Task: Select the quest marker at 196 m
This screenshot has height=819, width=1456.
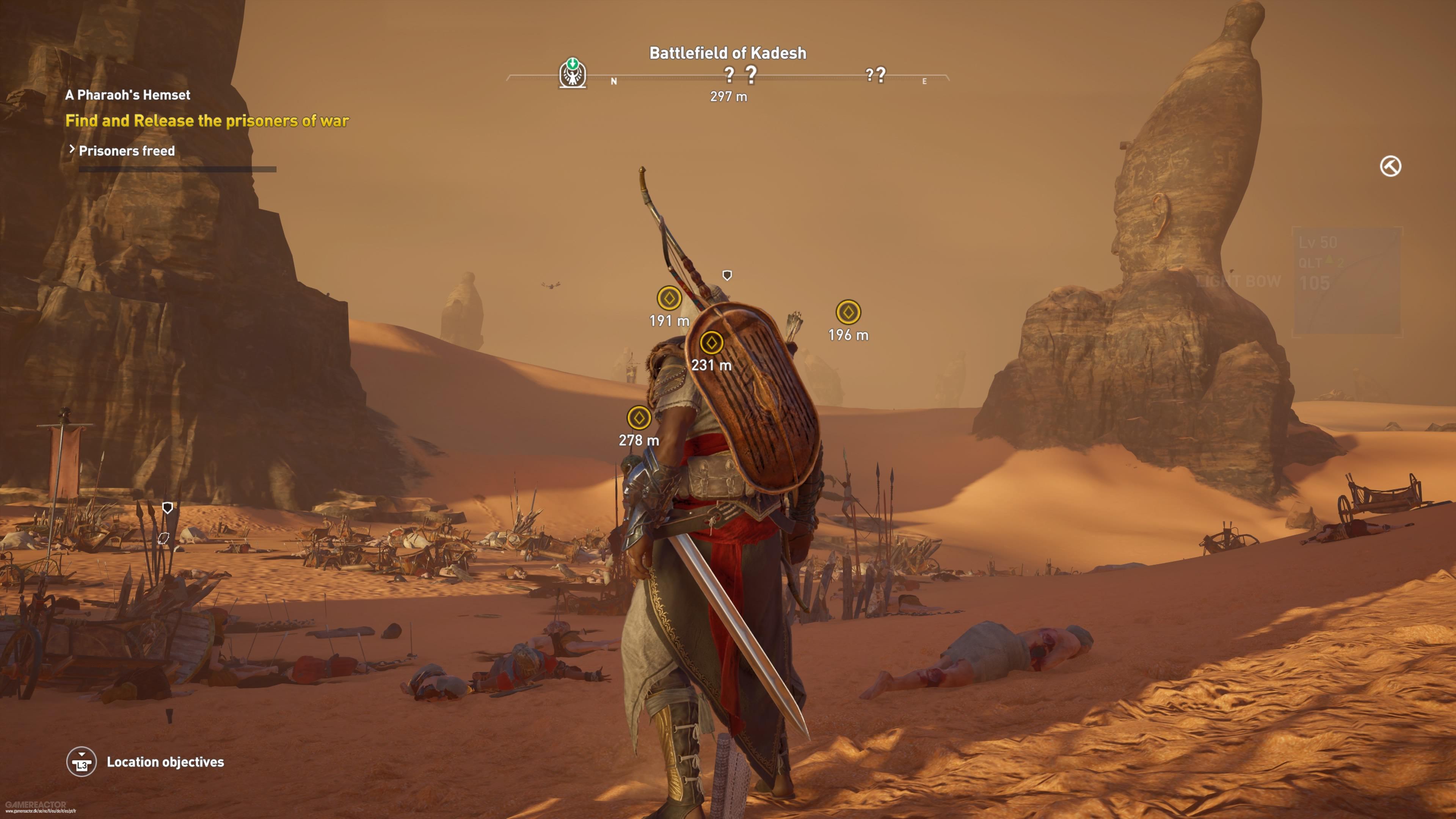Action: click(x=848, y=312)
